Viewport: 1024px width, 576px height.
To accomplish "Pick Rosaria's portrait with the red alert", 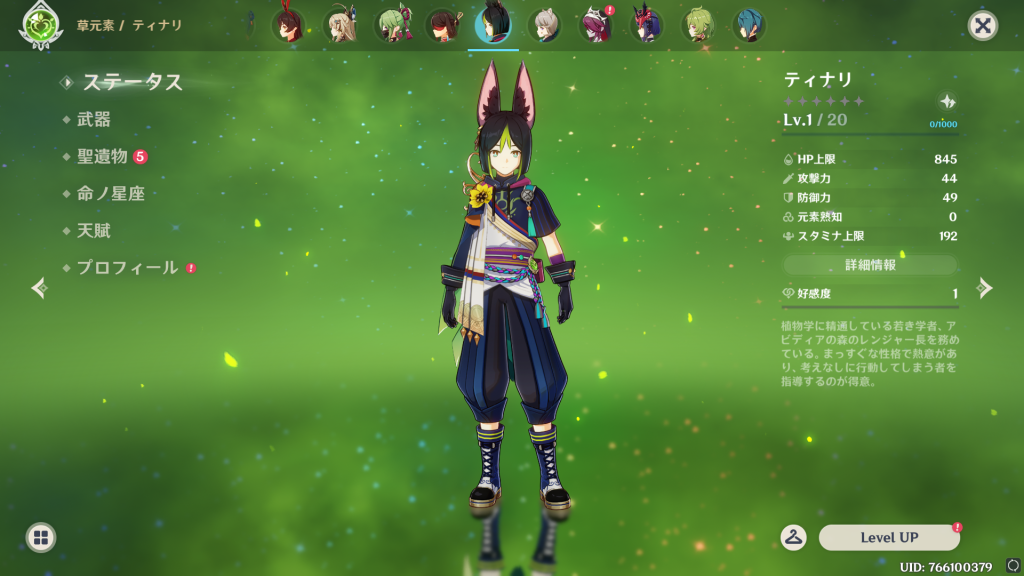I will click(x=597, y=26).
